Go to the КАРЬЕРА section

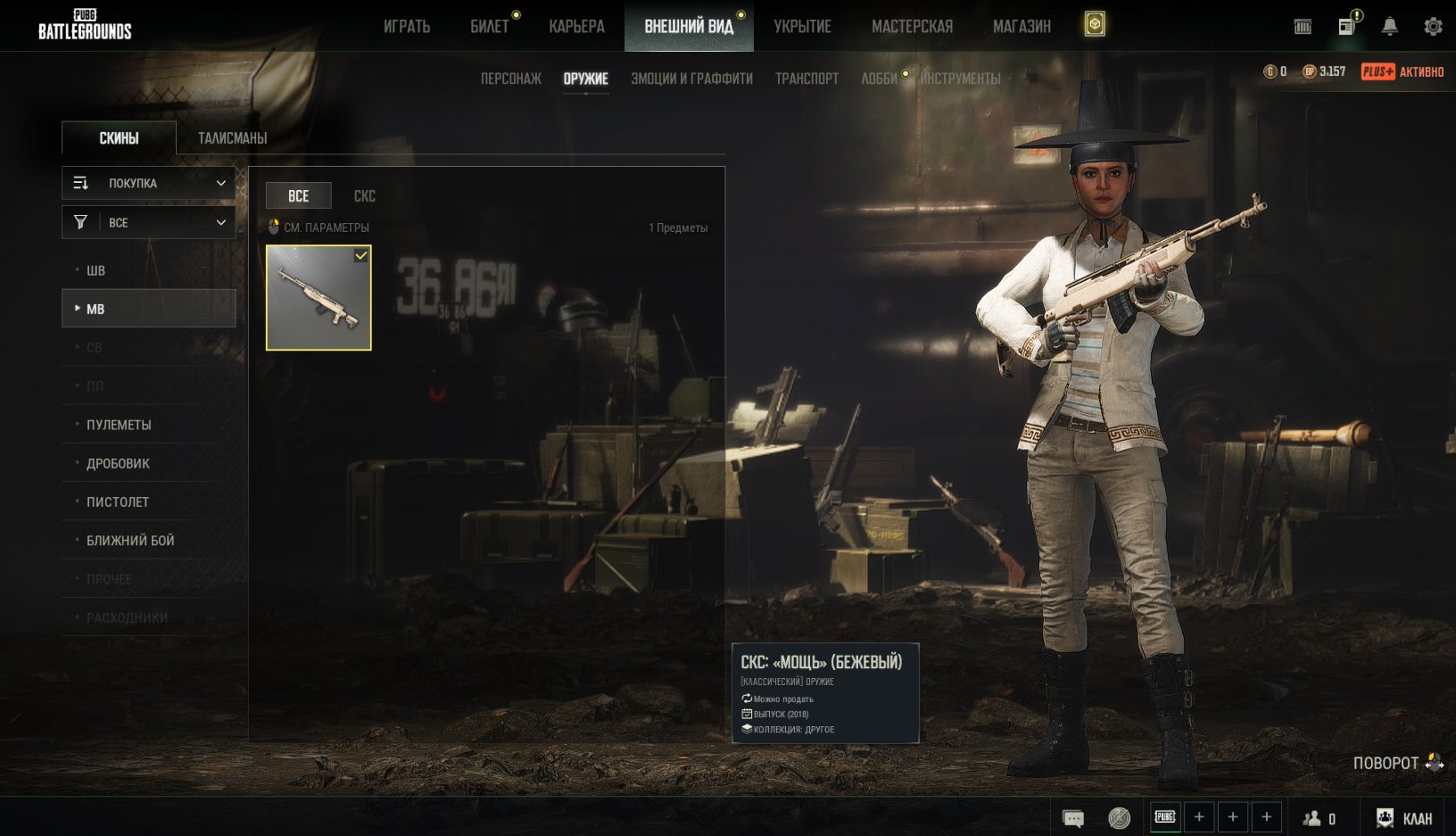pos(576,27)
